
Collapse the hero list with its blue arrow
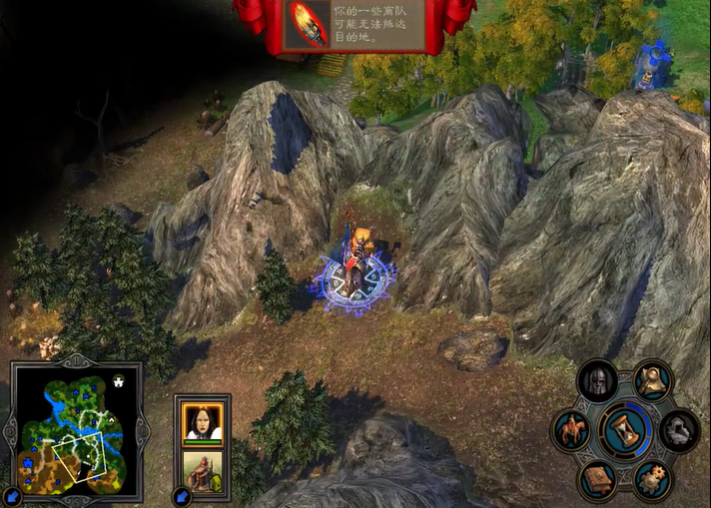182,496
